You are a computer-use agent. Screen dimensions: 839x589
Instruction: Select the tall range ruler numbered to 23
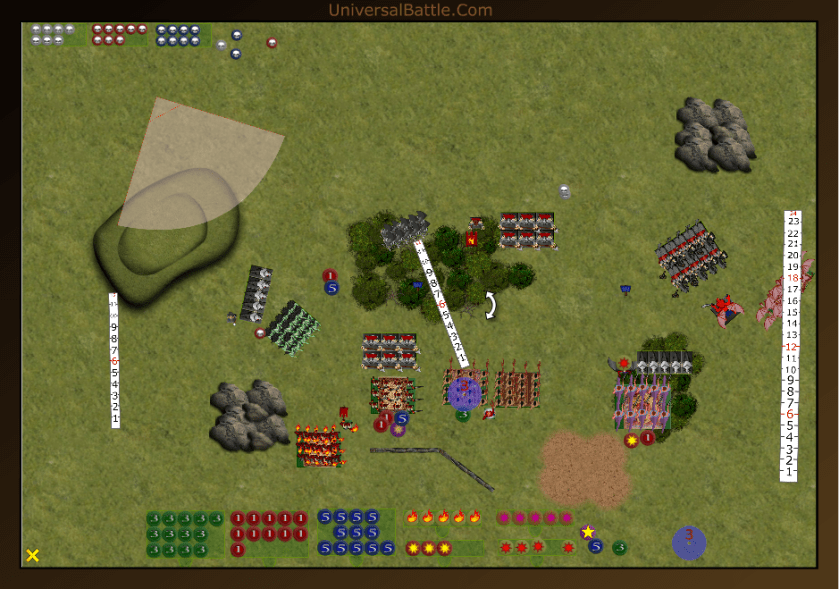pos(792,346)
